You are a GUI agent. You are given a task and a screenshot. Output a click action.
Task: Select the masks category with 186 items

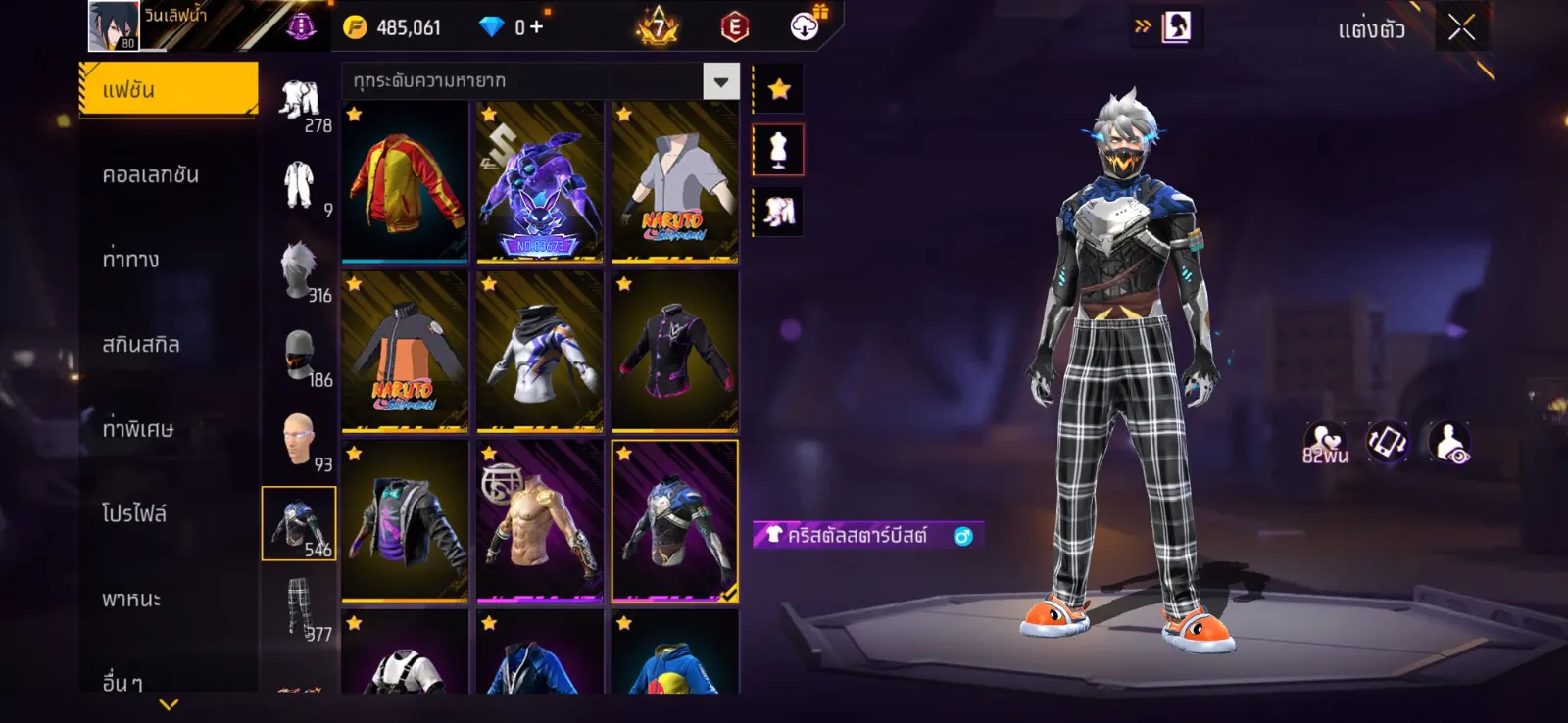coord(299,355)
